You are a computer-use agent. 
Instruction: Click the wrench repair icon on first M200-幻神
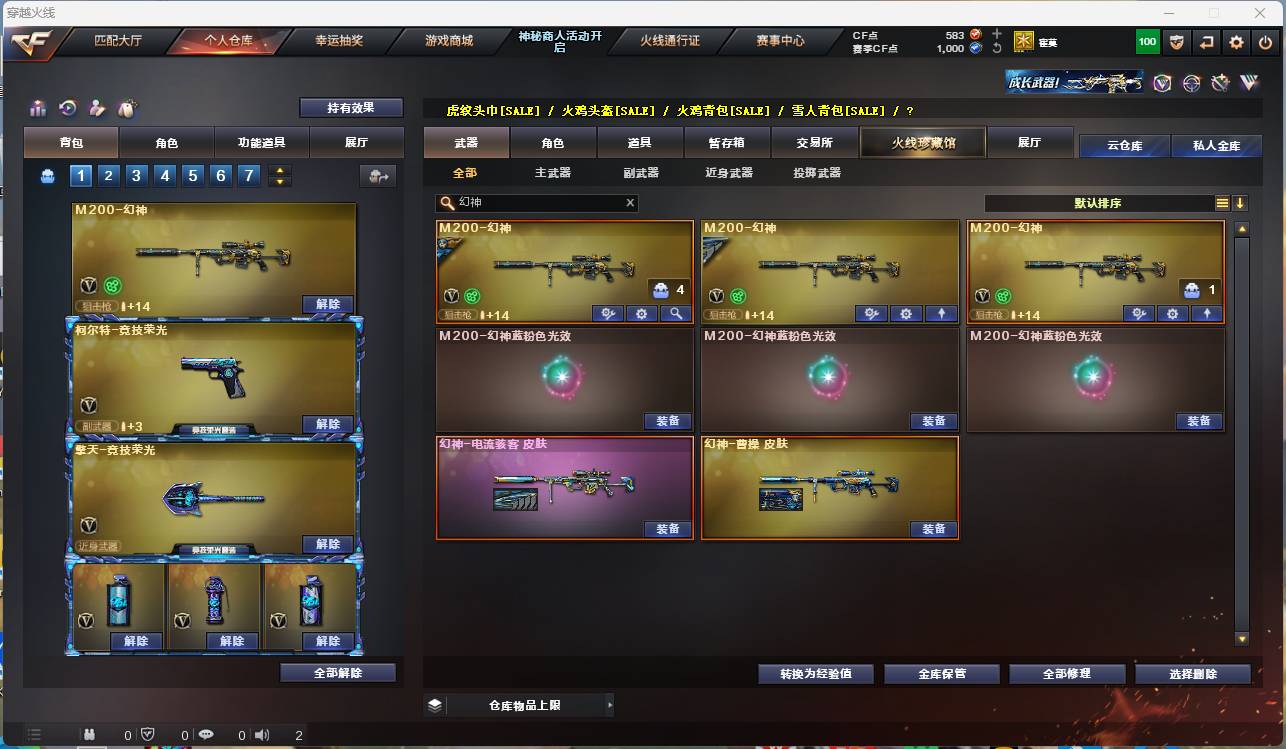608,313
